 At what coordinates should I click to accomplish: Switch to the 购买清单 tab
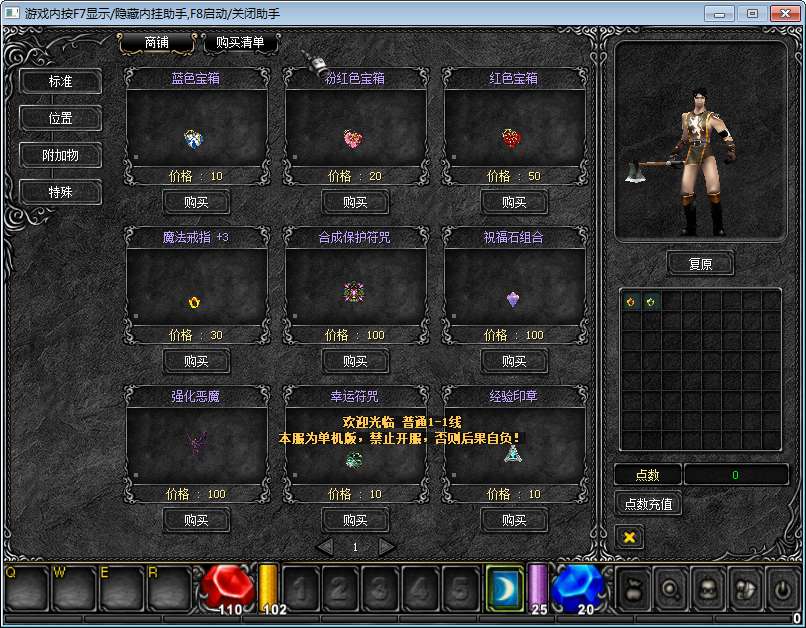pos(240,43)
